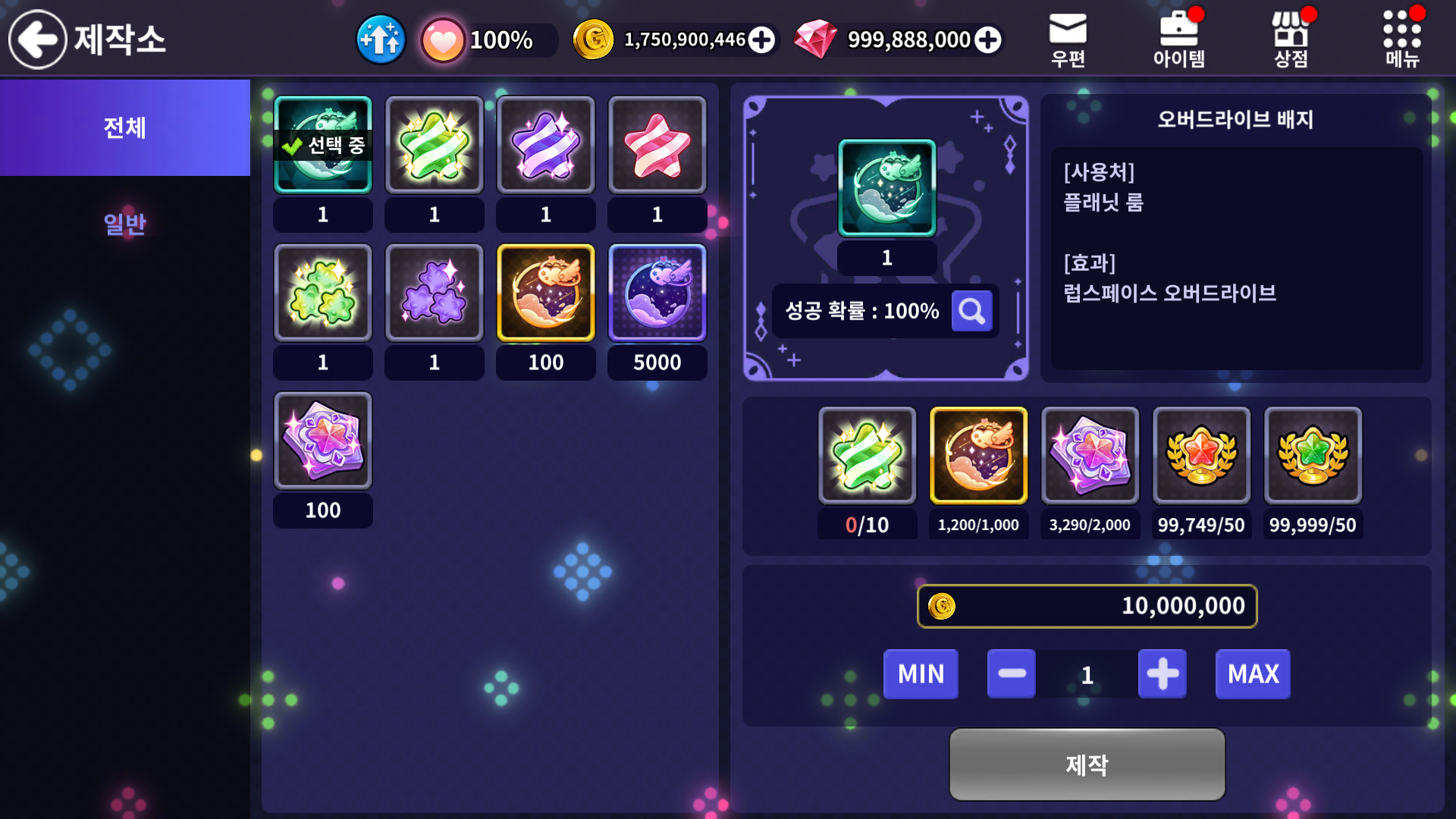Select the green striped star recipe

[435, 145]
